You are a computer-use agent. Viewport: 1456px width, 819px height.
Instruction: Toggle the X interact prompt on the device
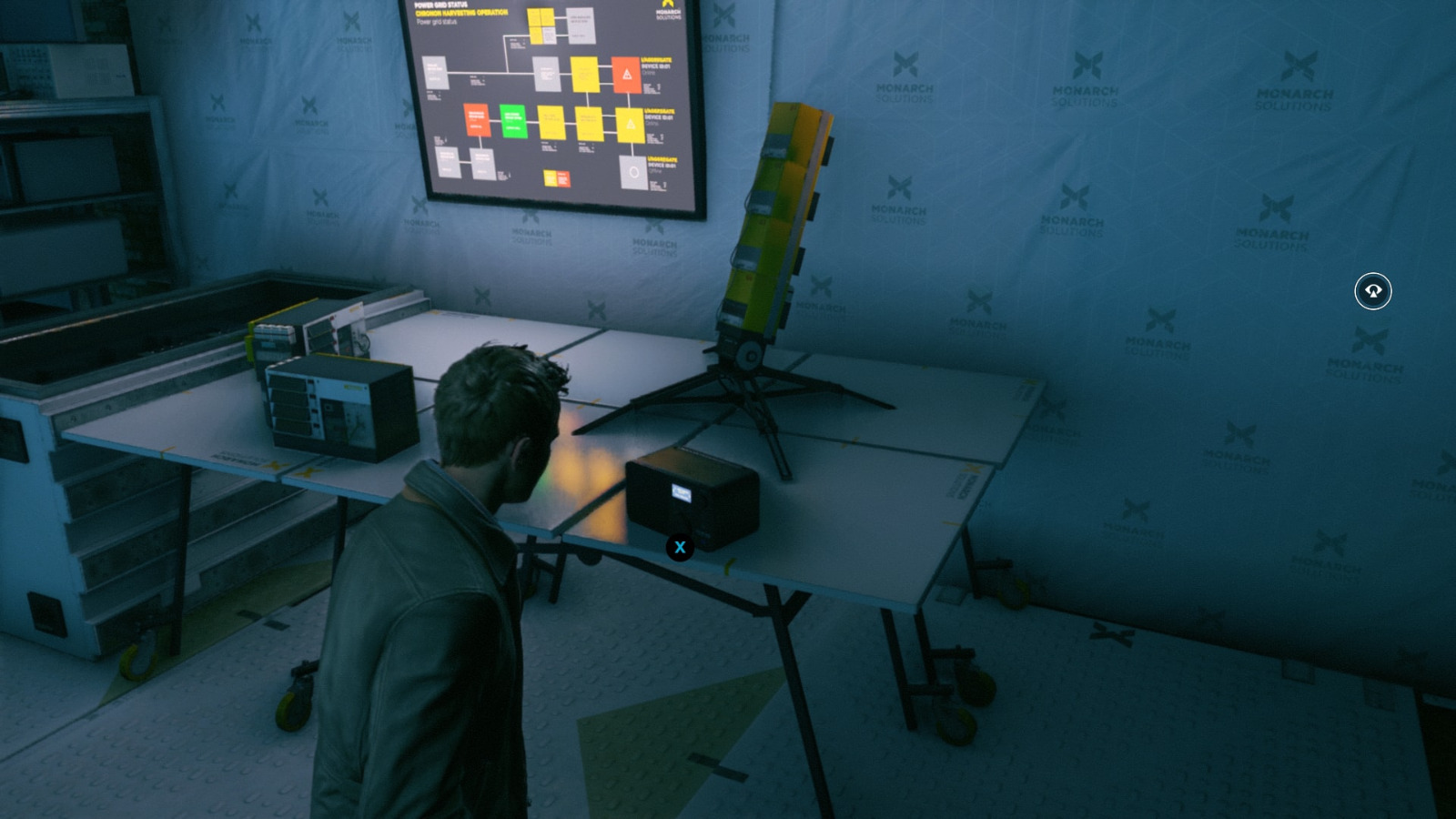coord(680,547)
